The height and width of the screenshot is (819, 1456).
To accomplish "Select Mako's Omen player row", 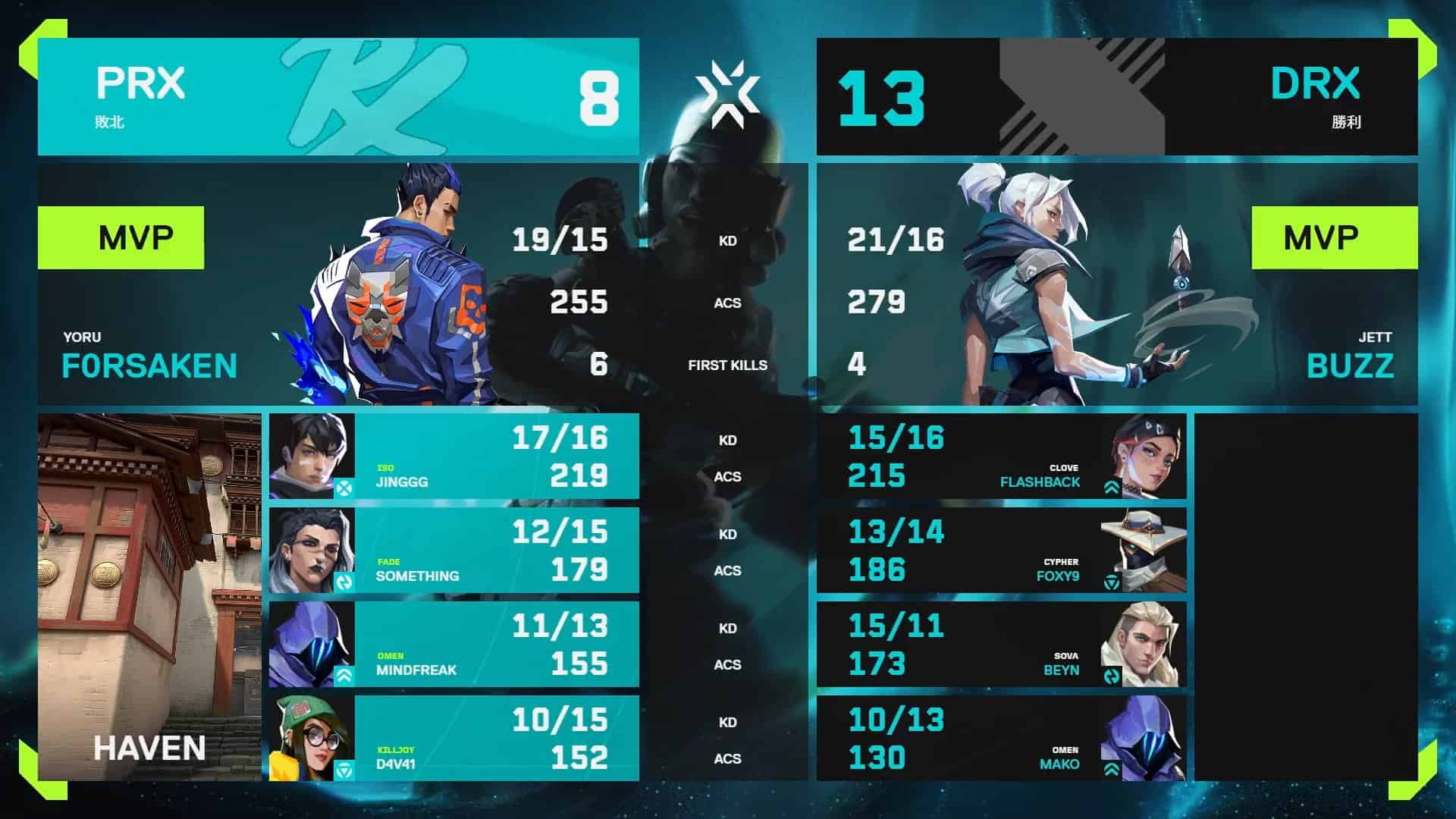I will coord(1001,739).
